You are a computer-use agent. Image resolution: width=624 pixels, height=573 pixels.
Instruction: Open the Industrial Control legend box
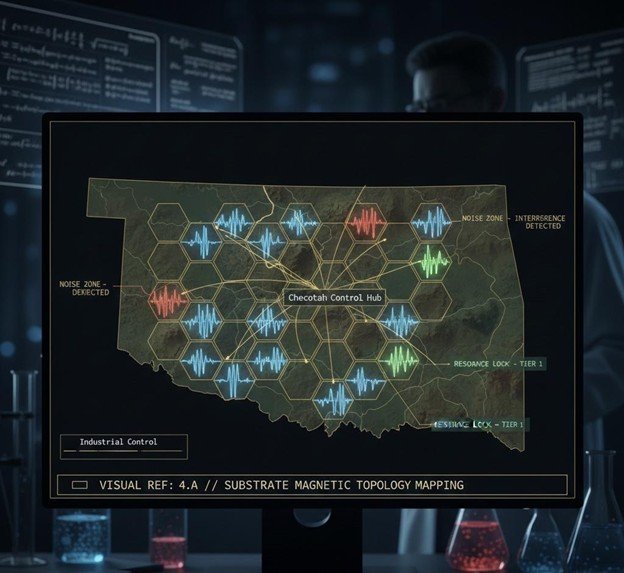click(122, 445)
